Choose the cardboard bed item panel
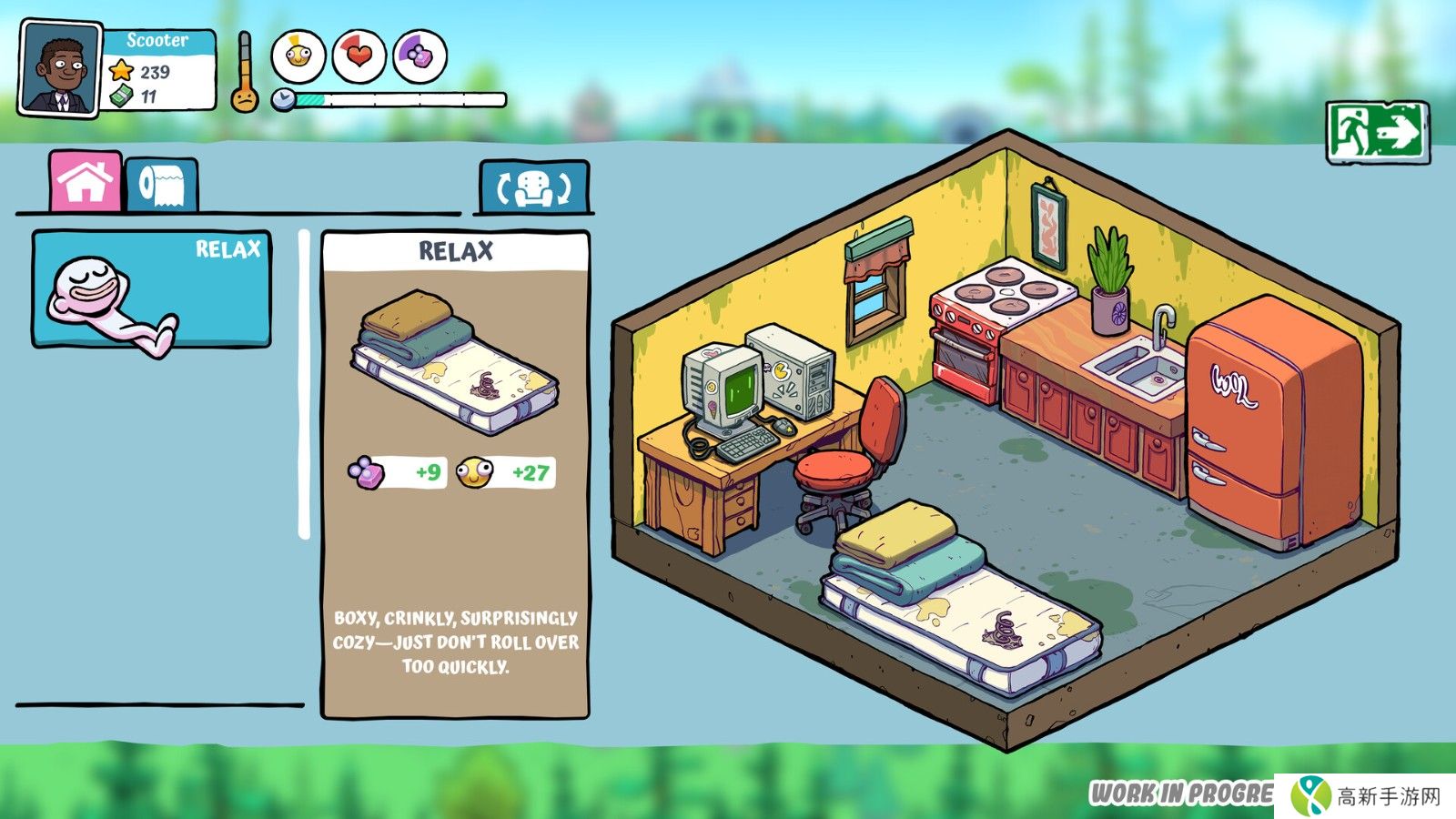1456x819 pixels. tap(455, 473)
